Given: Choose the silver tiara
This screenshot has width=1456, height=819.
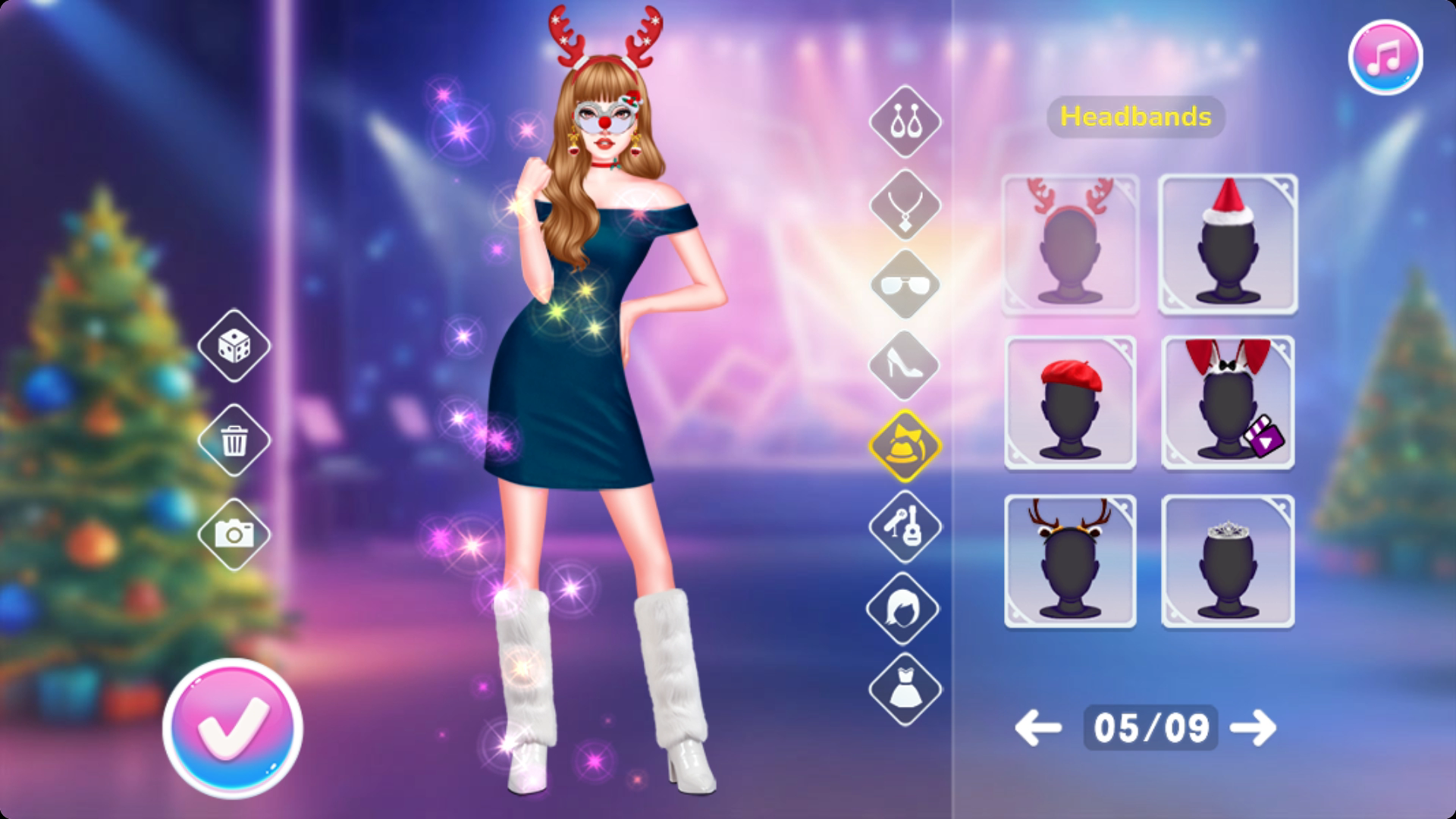Looking at the screenshot, I should click(1228, 561).
